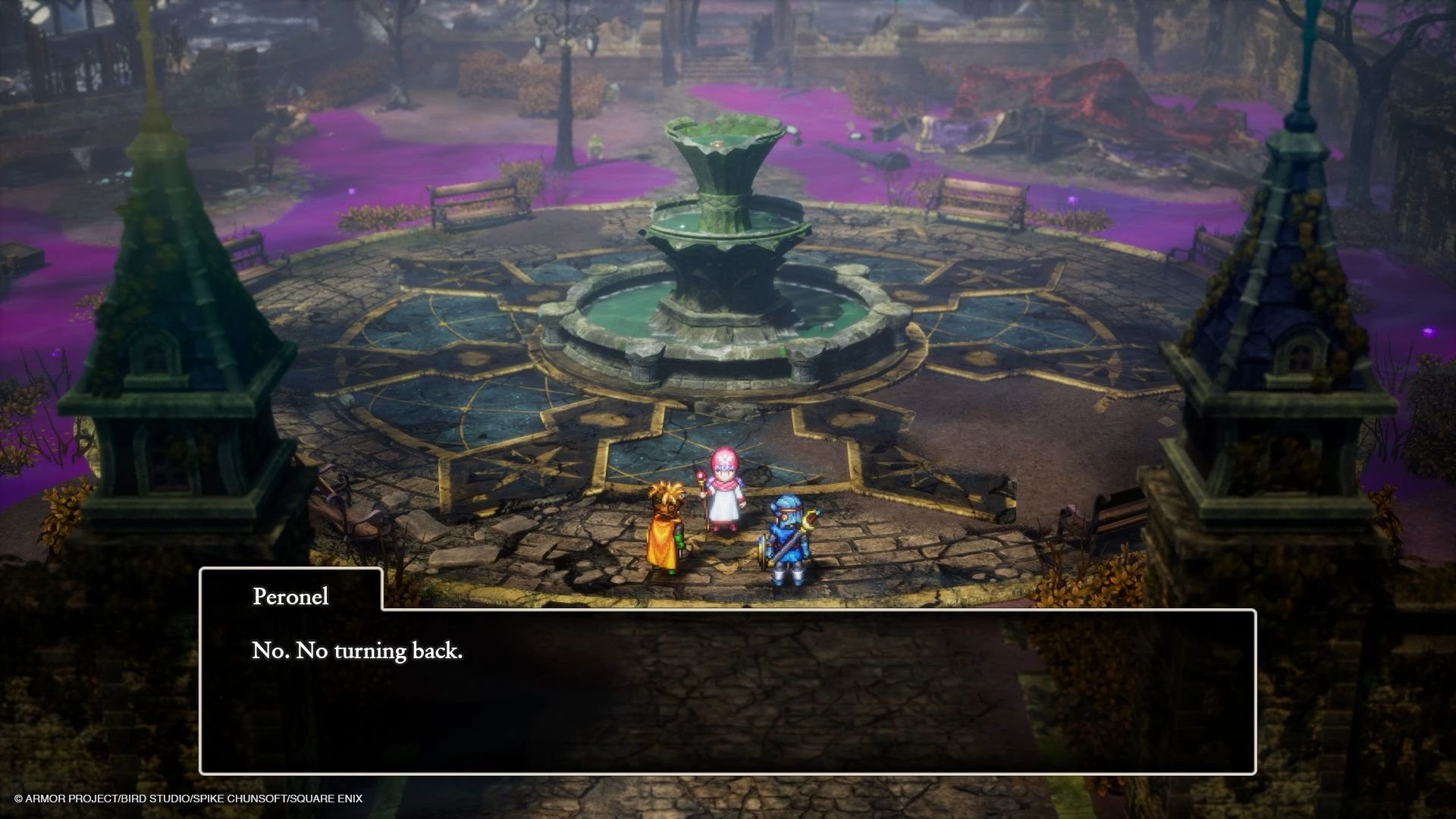Click the Peronel name plate

[x=289, y=598]
